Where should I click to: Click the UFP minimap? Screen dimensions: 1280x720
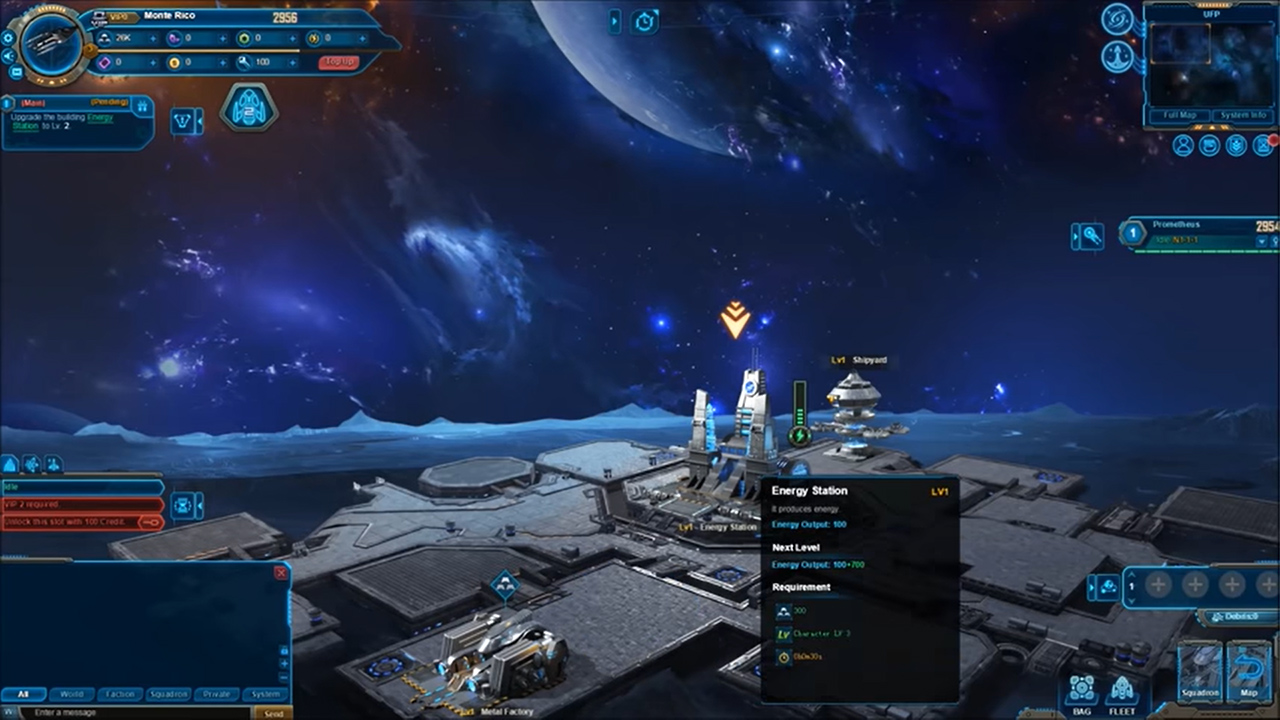(1211, 64)
